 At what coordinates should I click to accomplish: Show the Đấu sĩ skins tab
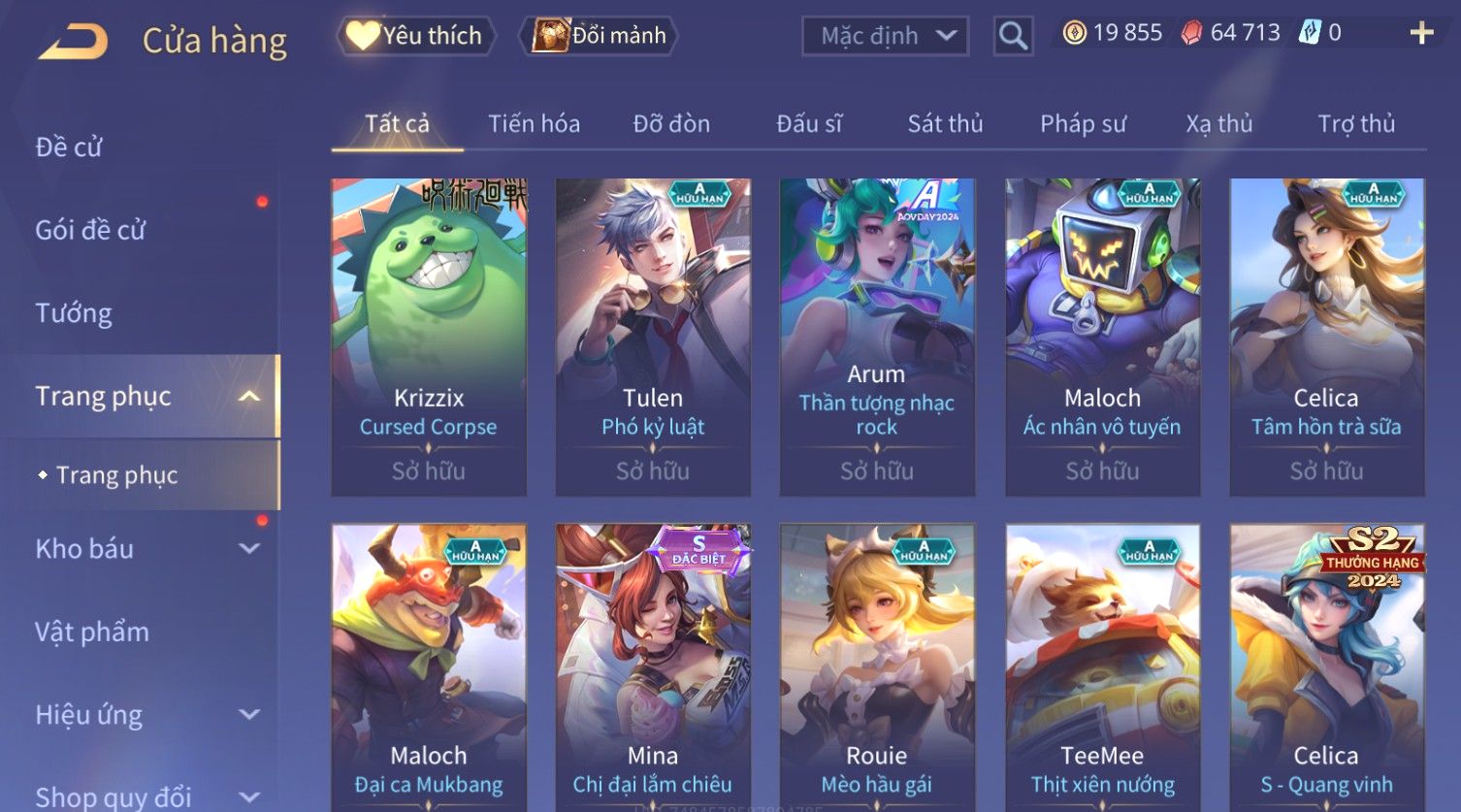click(809, 124)
